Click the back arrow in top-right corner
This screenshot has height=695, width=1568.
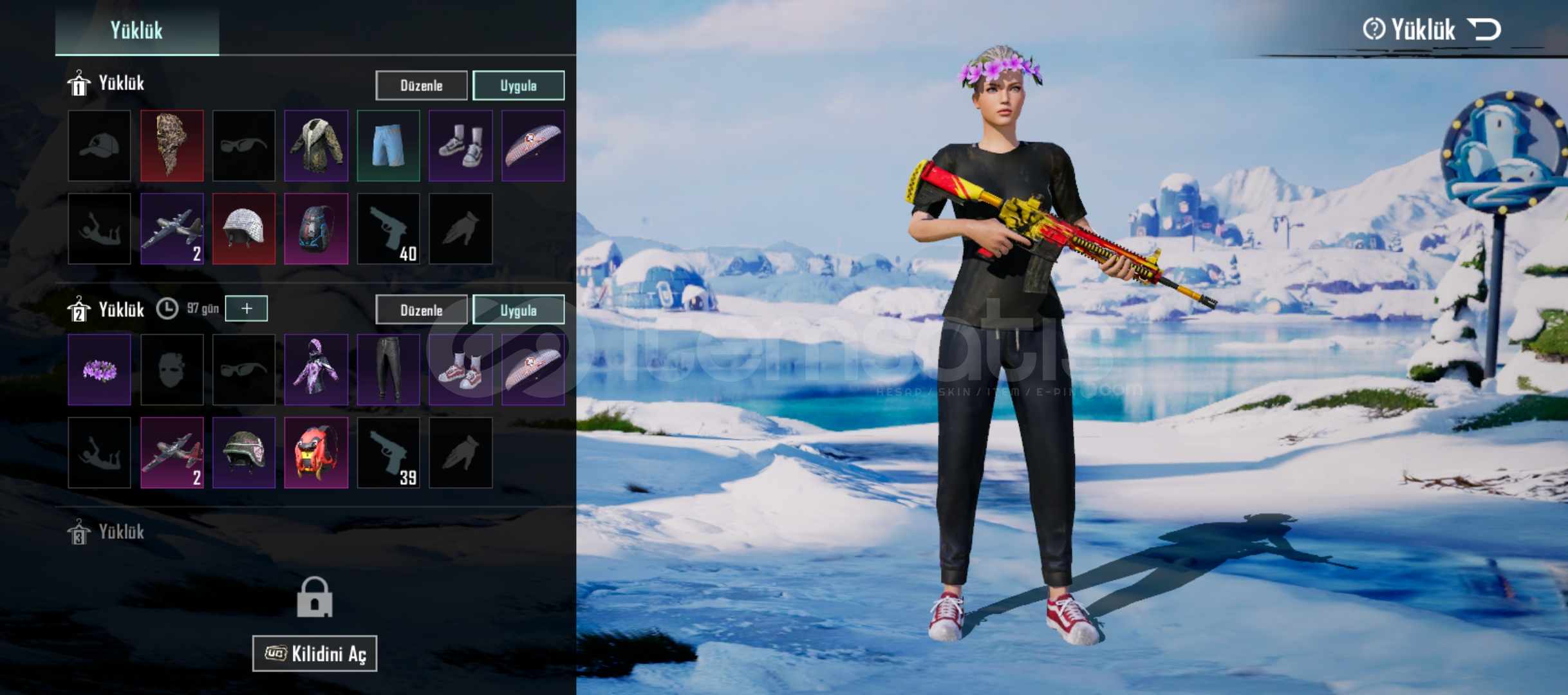coord(1484,30)
